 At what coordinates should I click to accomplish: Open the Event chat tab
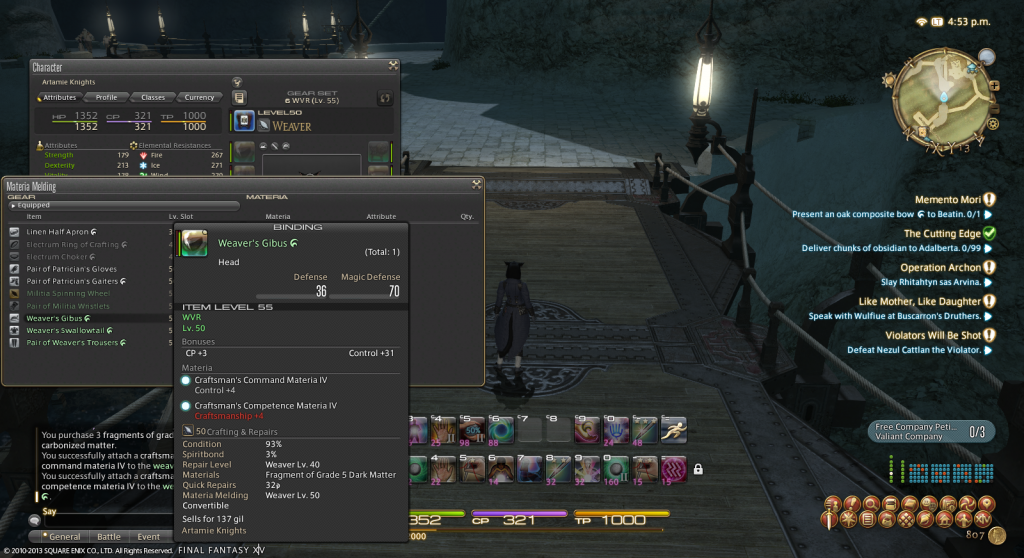point(148,537)
